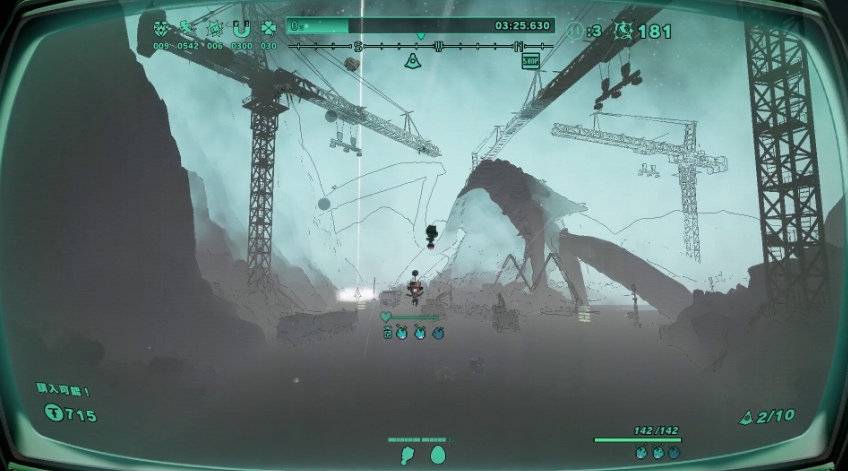Viewport: 848px width, 471px height.
Task: Click the player position marker below compass
Action: tap(412, 62)
